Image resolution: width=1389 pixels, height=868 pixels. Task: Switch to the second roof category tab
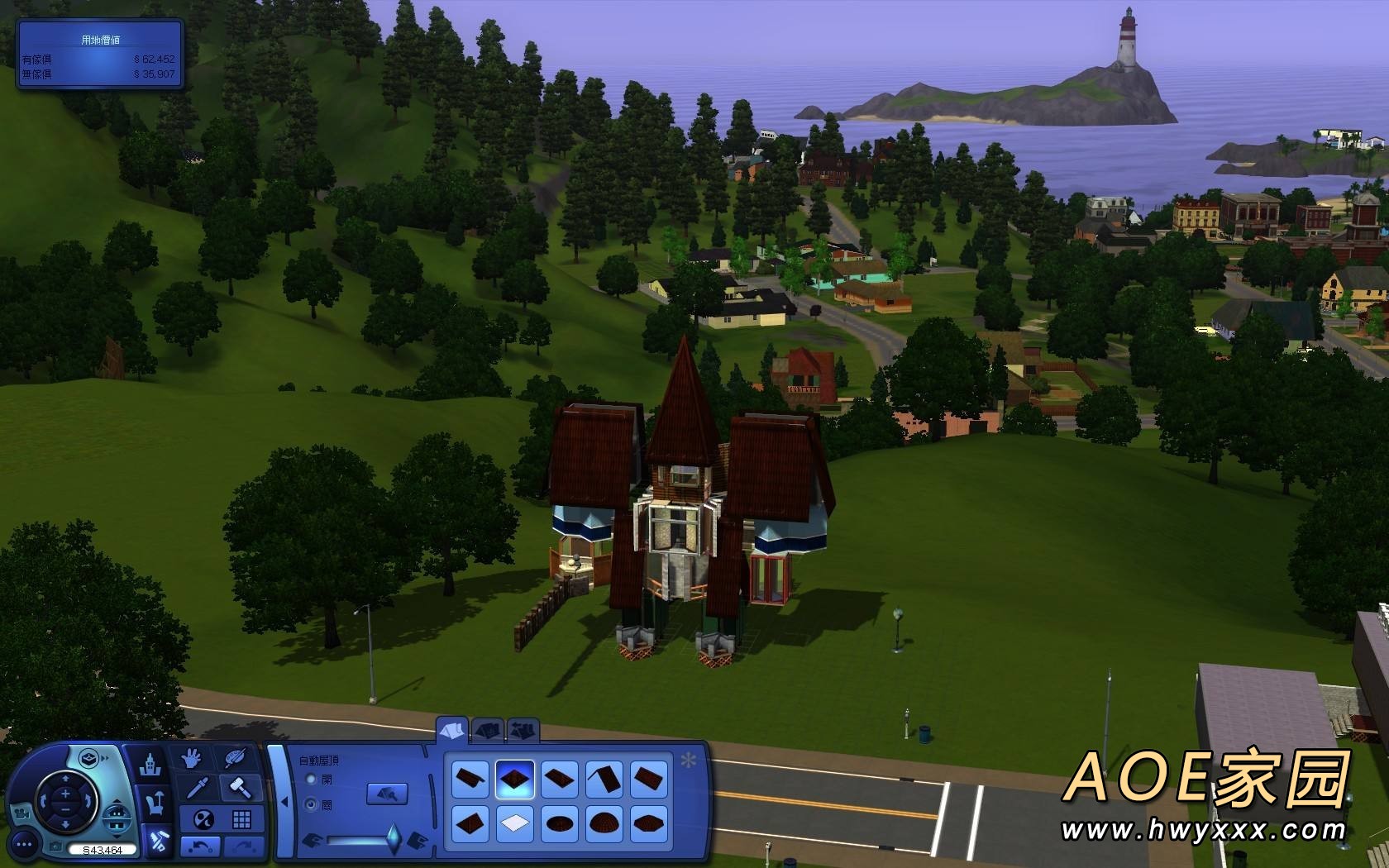(489, 730)
